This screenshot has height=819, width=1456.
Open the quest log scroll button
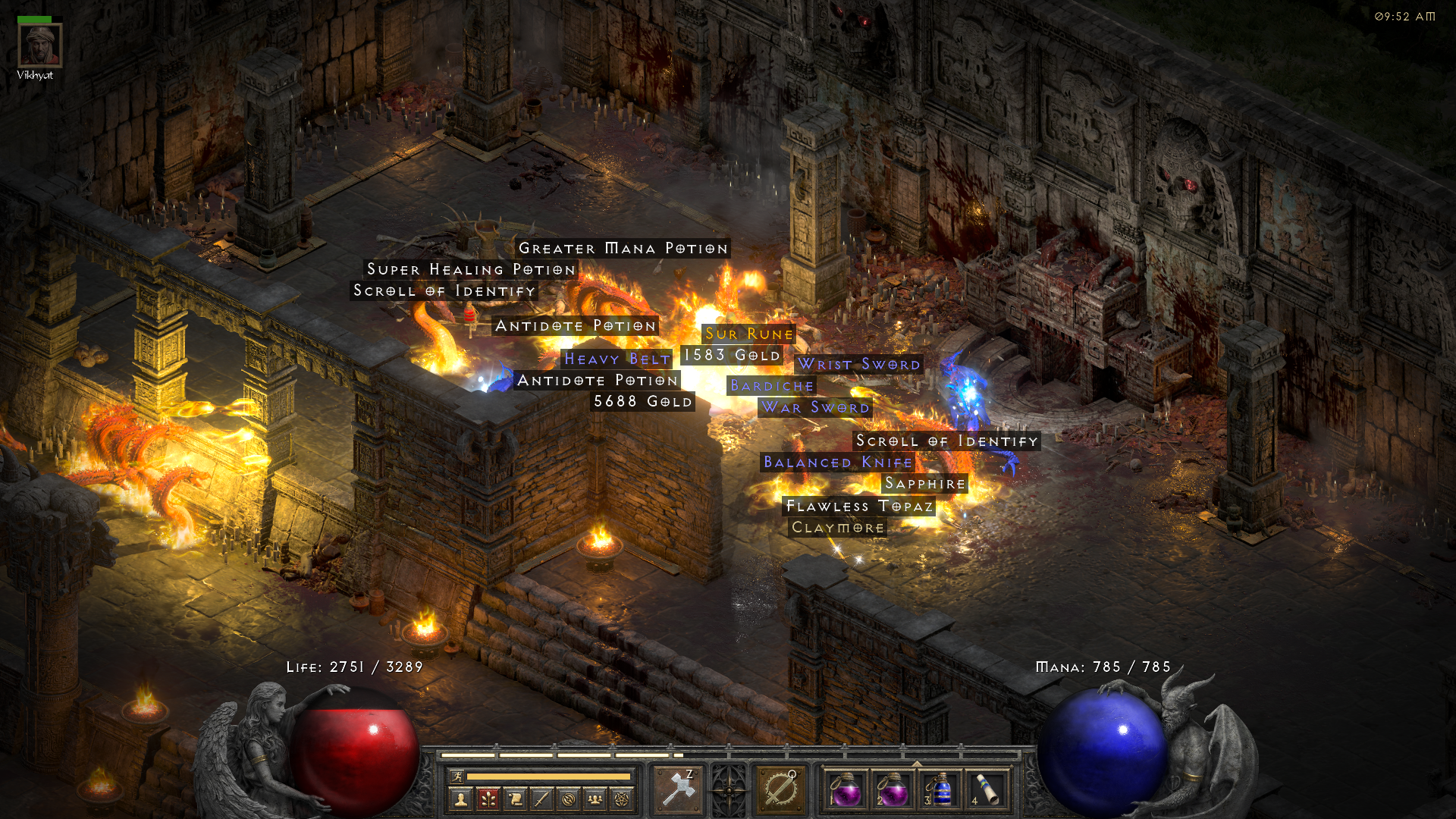(x=515, y=799)
